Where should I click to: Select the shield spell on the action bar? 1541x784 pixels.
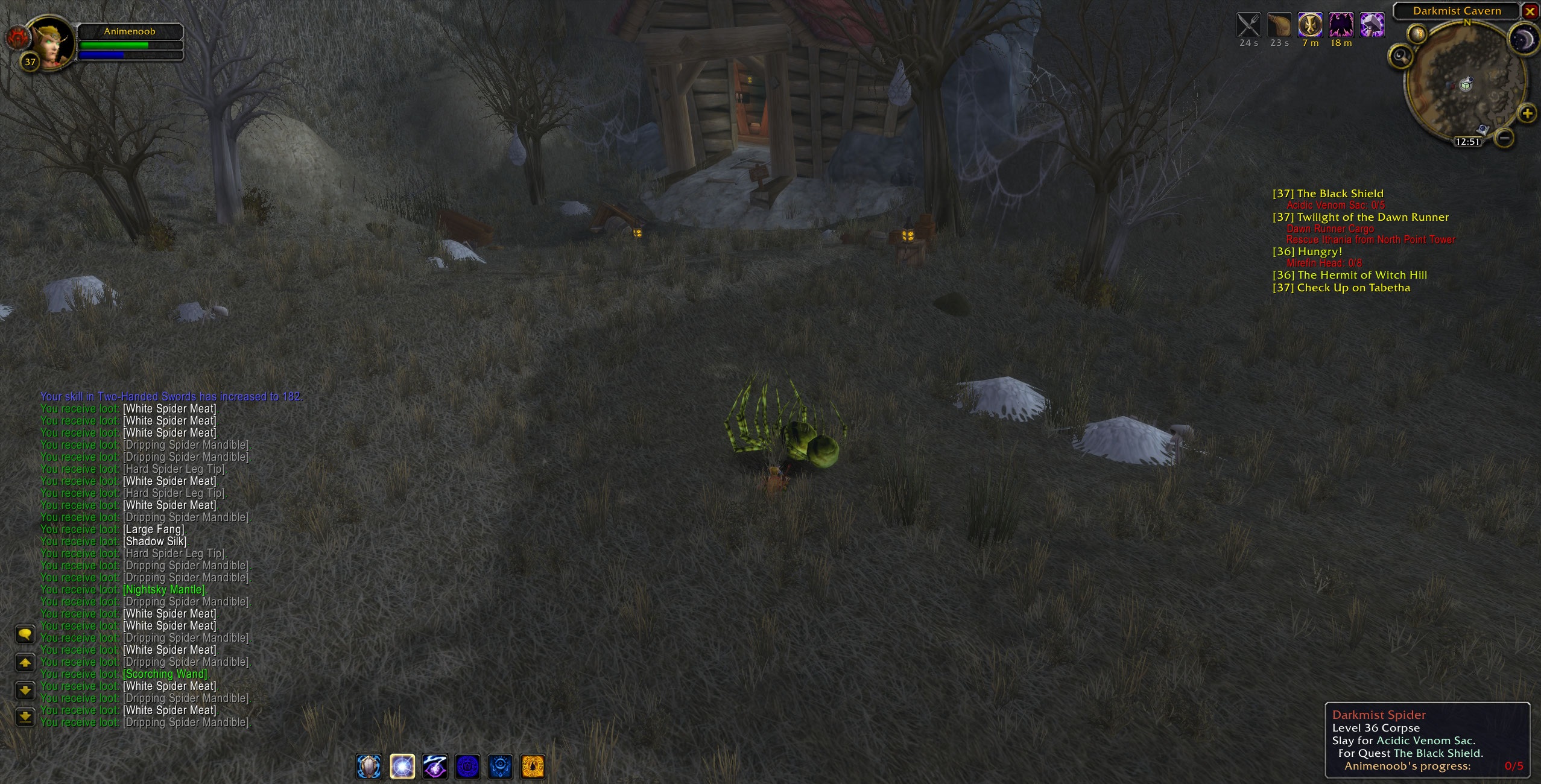click(369, 767)
